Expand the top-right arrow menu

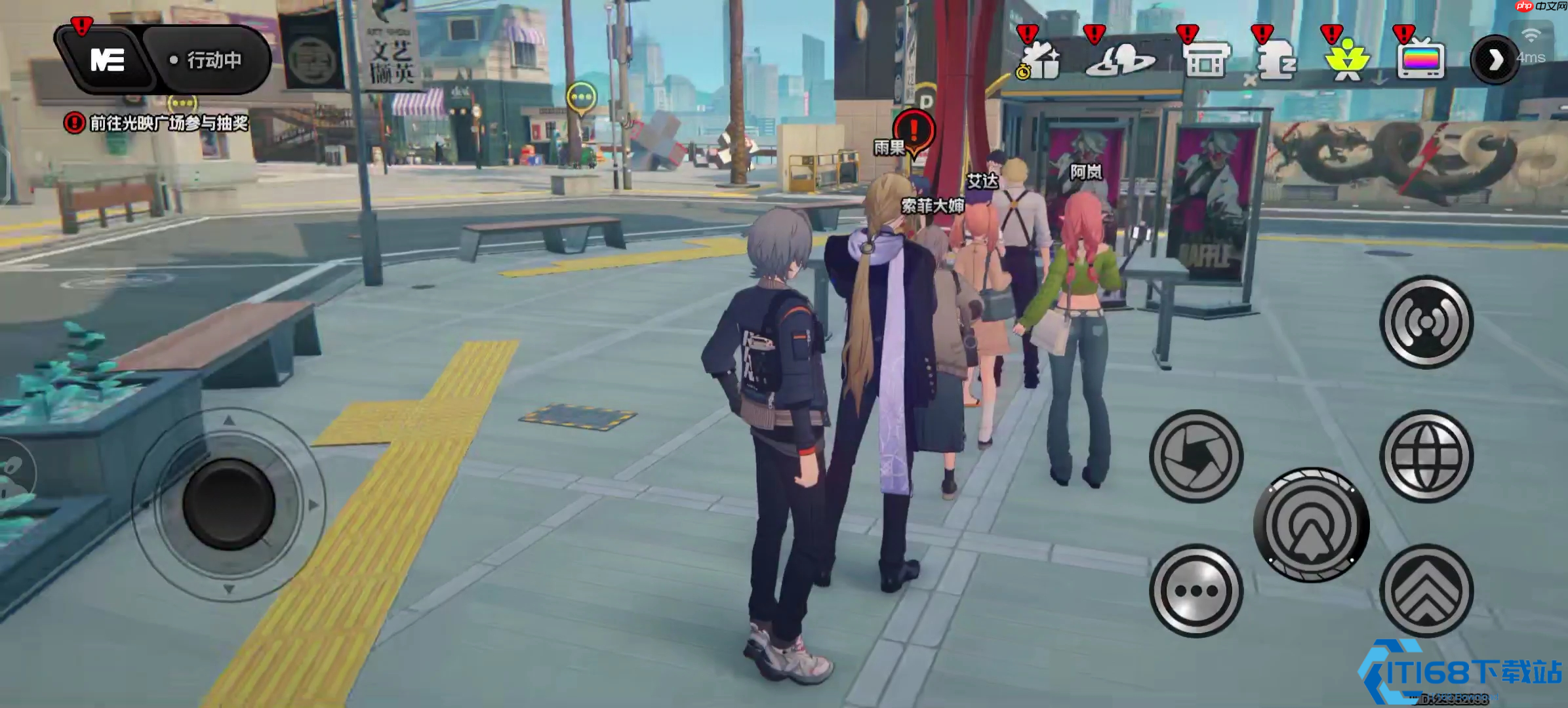coord(1495,60)
